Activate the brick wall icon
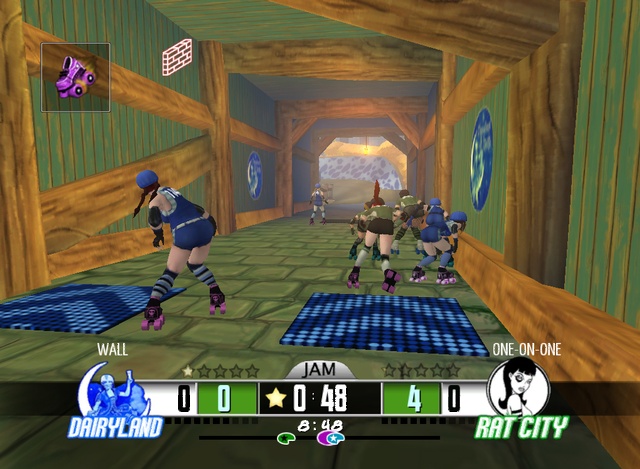 pos(177,56)
